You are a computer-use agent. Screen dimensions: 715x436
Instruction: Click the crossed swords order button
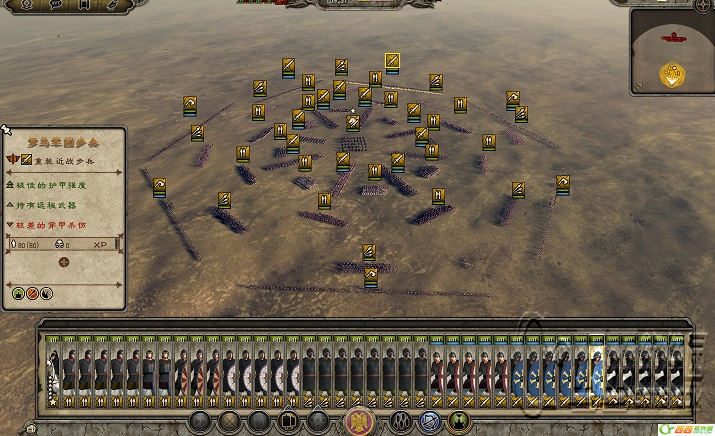coord(229,421)
